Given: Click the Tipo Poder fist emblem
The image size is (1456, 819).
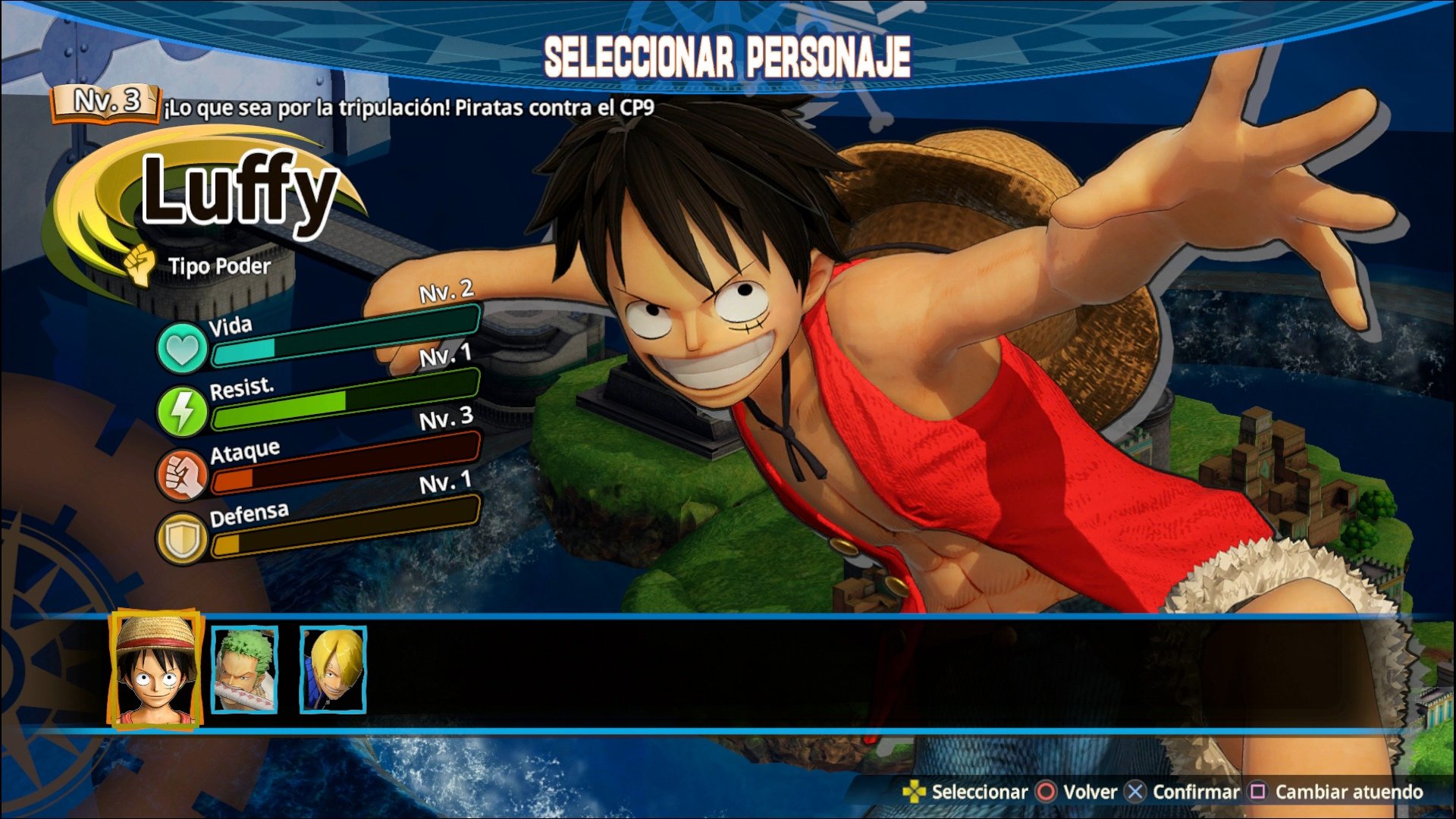Looking at the screenshot, I should coord(140,262).
